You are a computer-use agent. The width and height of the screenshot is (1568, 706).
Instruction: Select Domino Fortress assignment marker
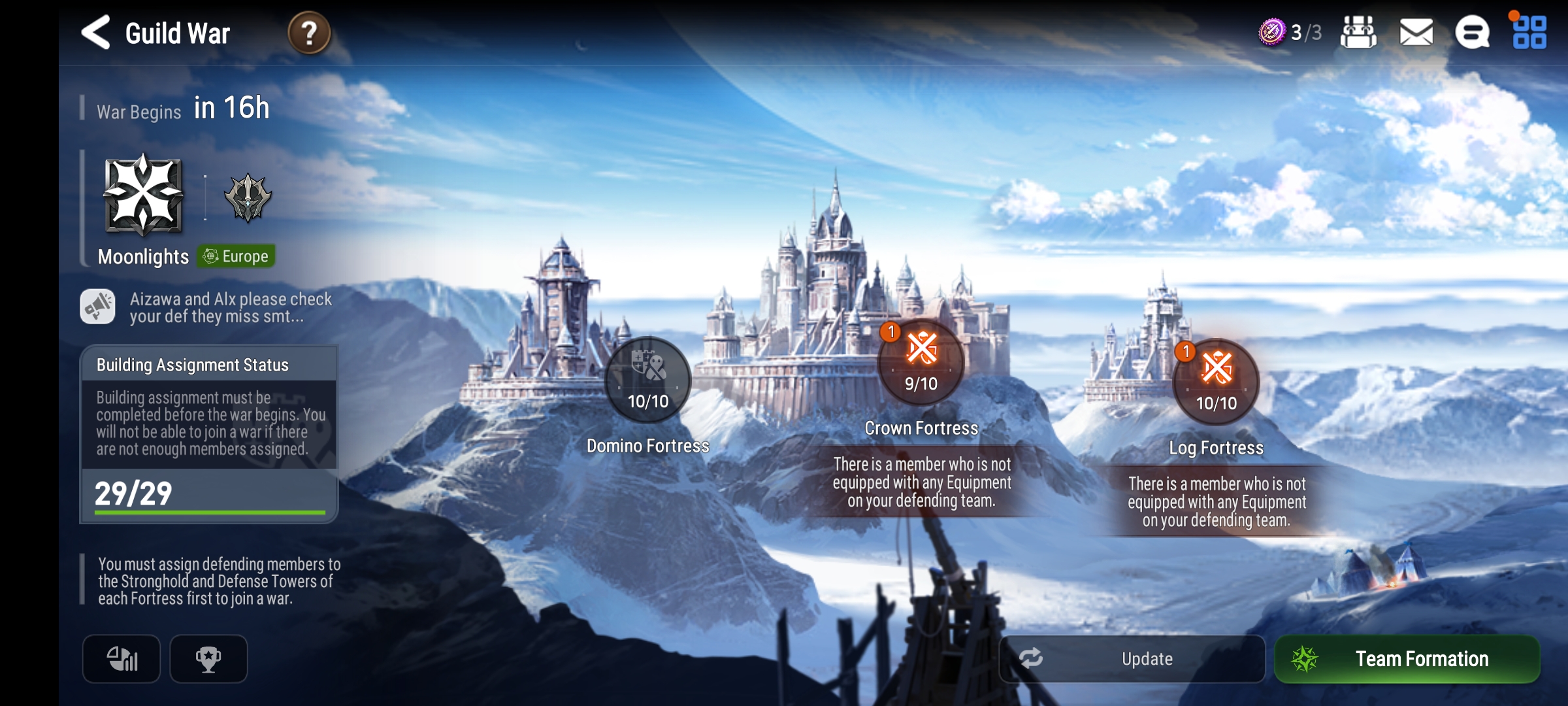pos(647,380)
